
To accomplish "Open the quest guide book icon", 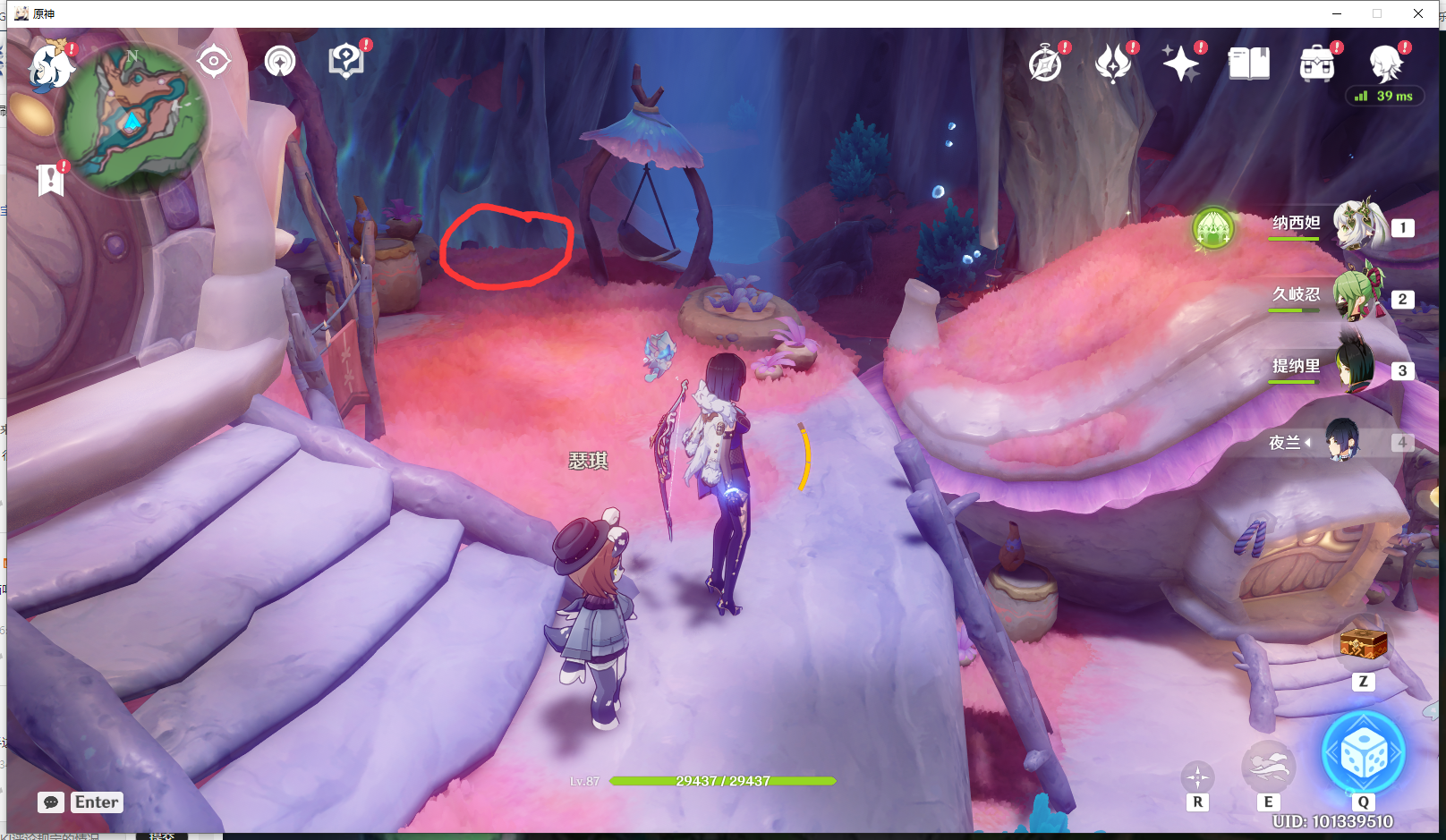I will click(x=345, y=61).
